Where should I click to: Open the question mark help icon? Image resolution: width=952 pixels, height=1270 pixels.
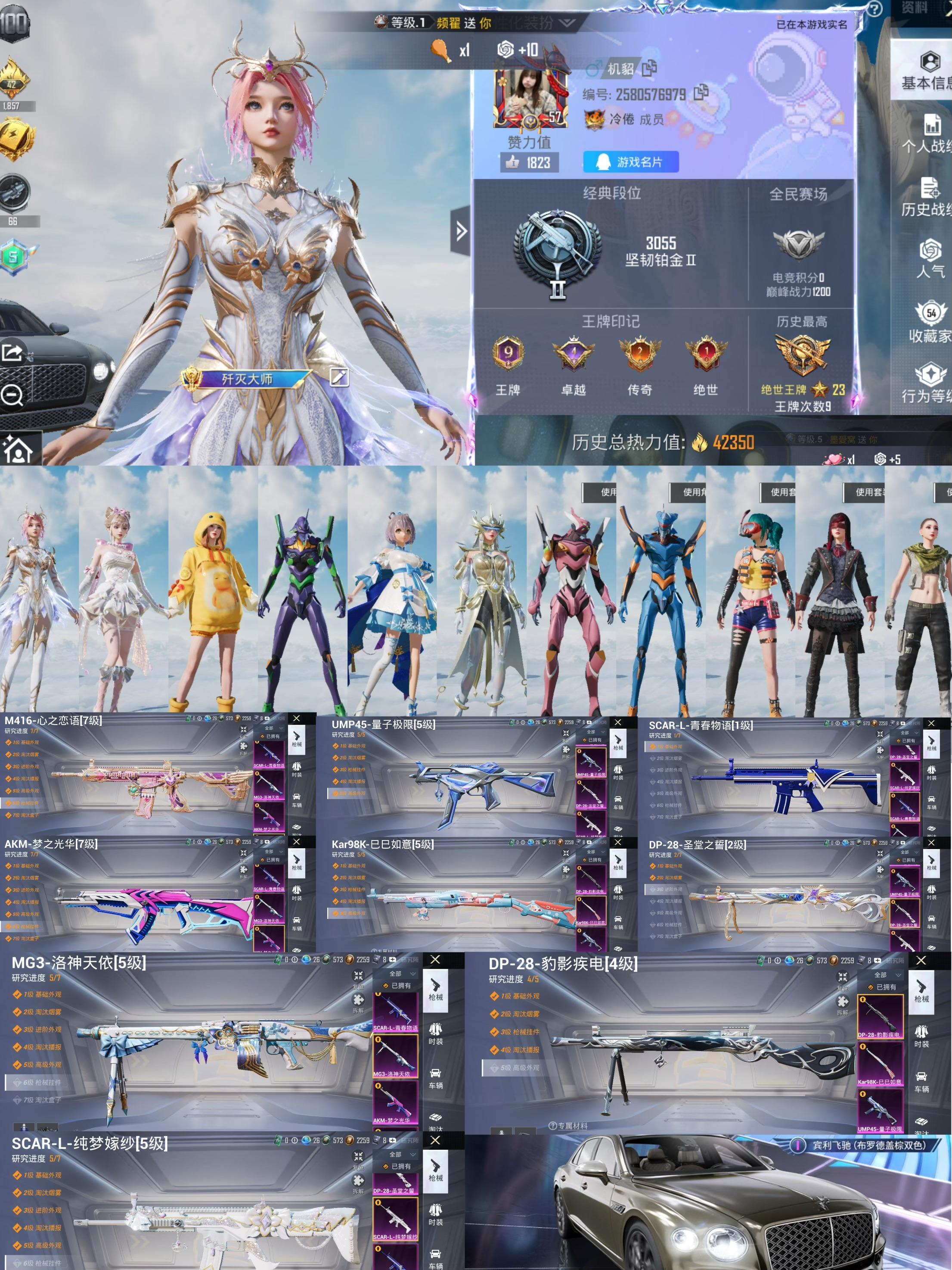(x=874, y=9)
